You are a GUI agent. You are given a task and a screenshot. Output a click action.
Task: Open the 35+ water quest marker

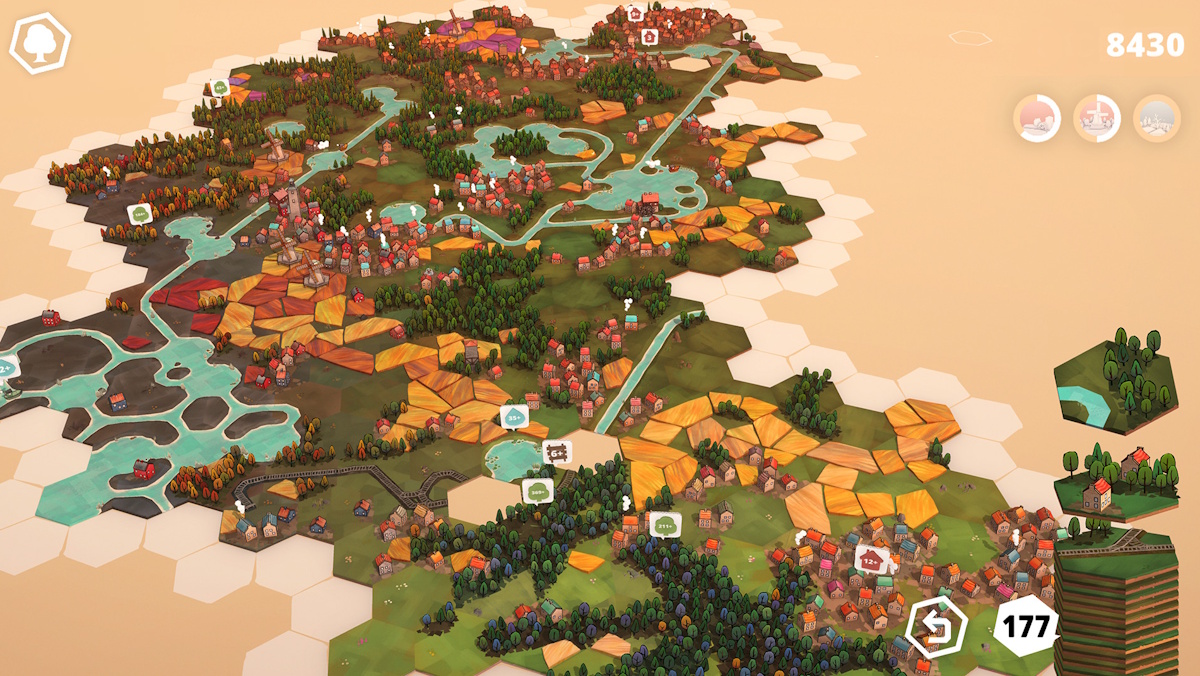coord(514,415)
